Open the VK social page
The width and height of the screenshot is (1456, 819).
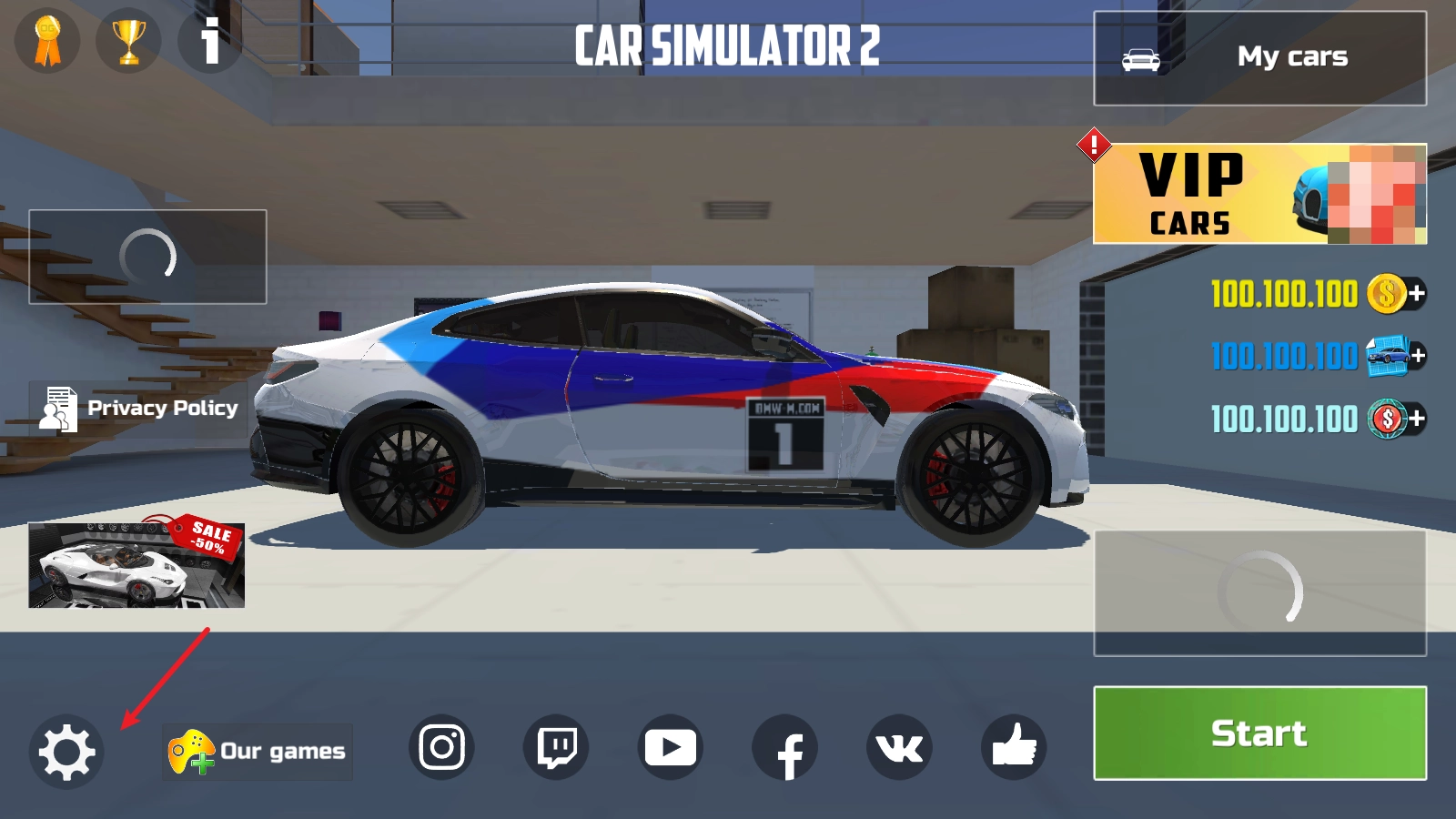tap(899, 748)
